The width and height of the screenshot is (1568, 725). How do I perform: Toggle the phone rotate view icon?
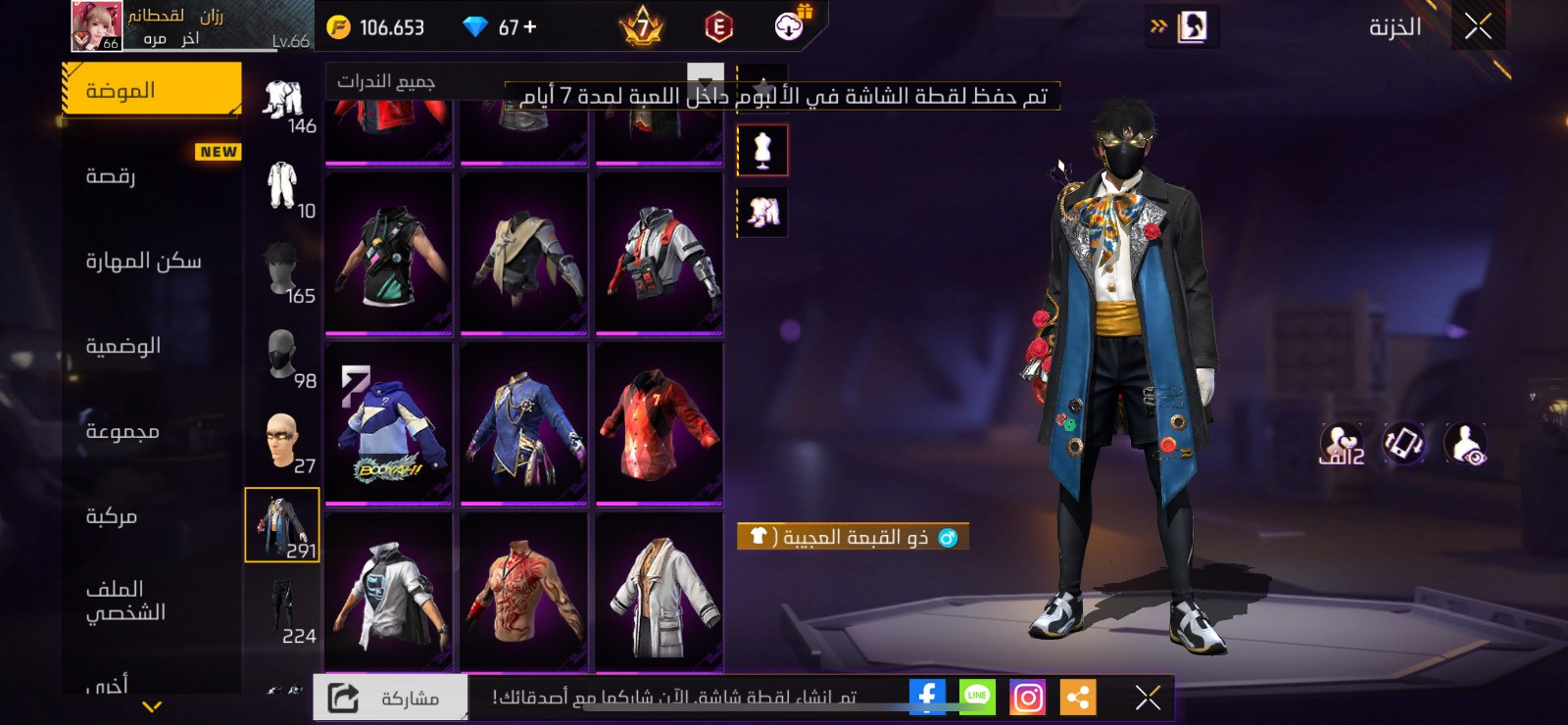(1403, 443)
